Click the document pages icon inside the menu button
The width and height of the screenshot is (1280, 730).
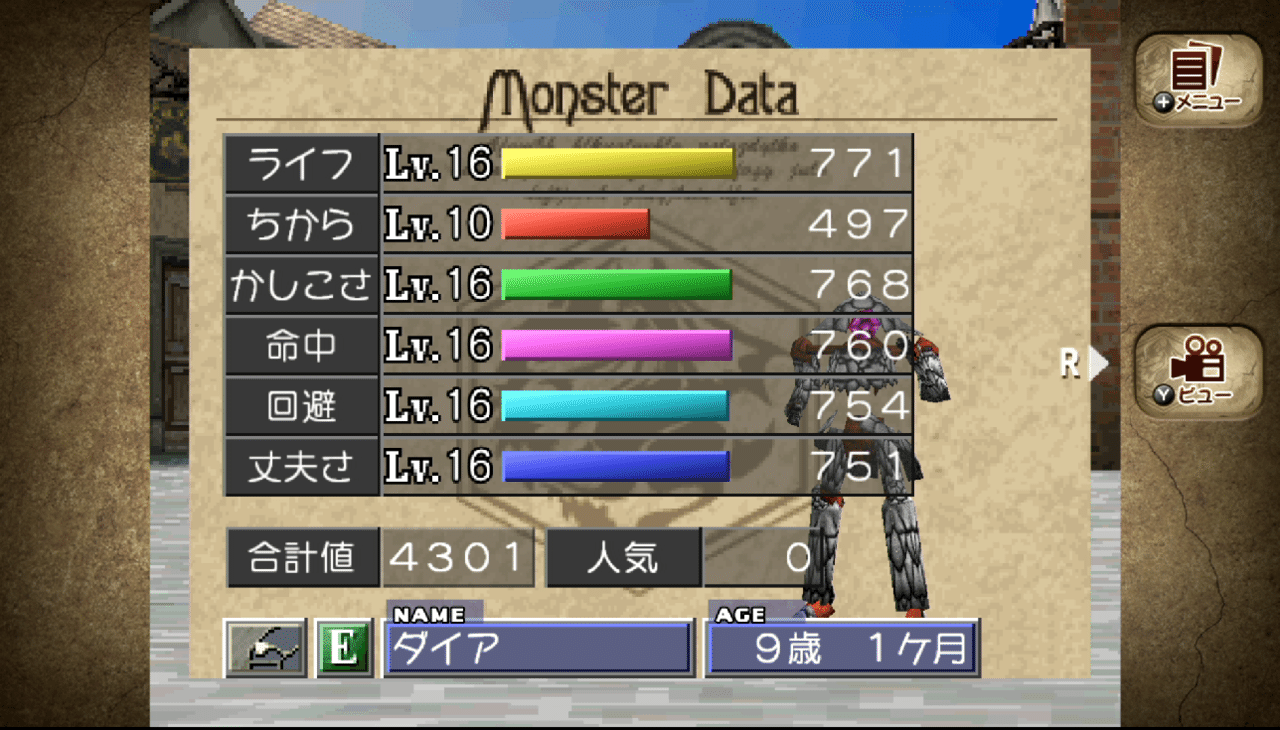point(1192,68)
